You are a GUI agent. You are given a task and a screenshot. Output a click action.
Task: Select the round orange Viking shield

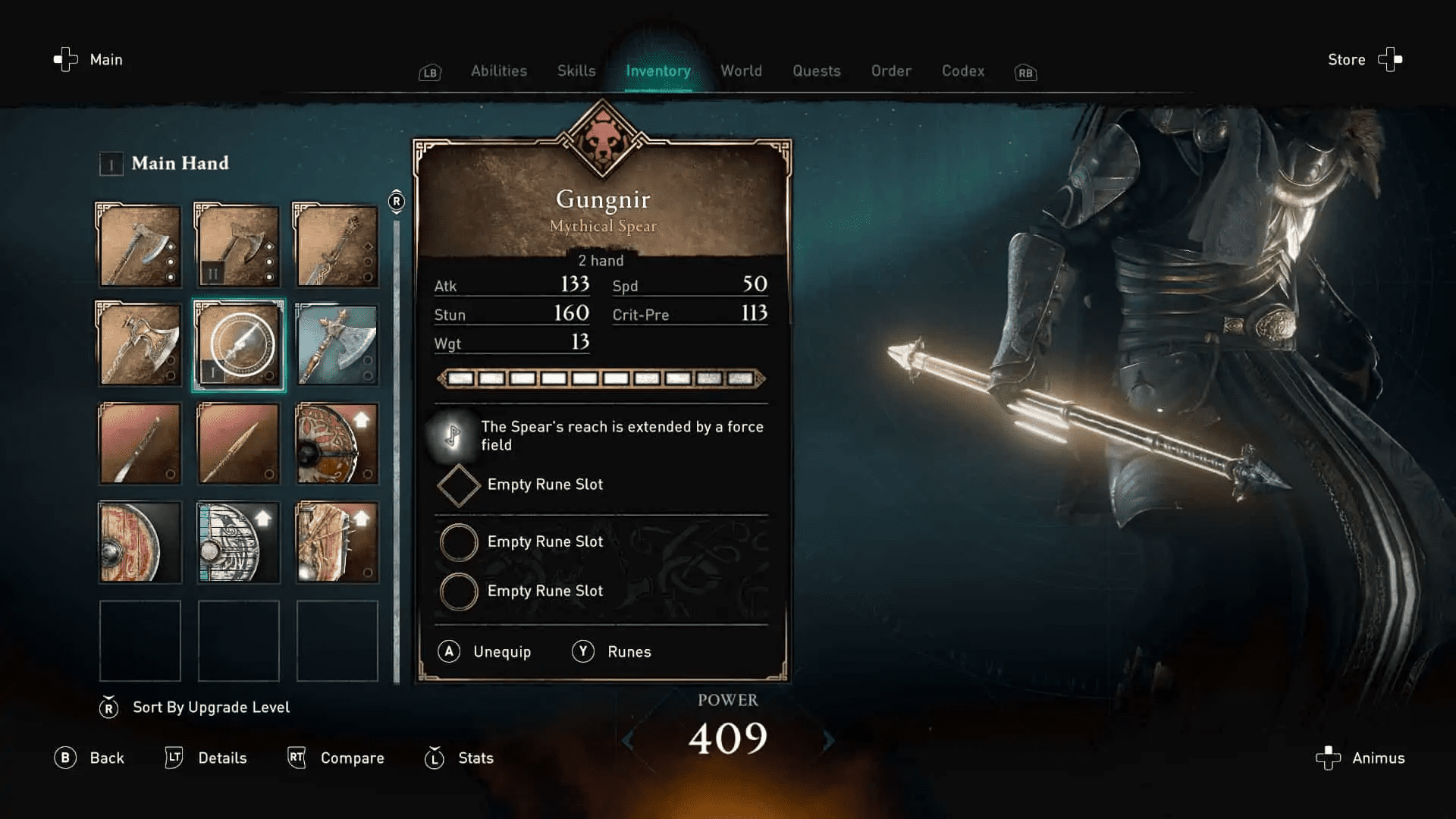pos(337,444)
